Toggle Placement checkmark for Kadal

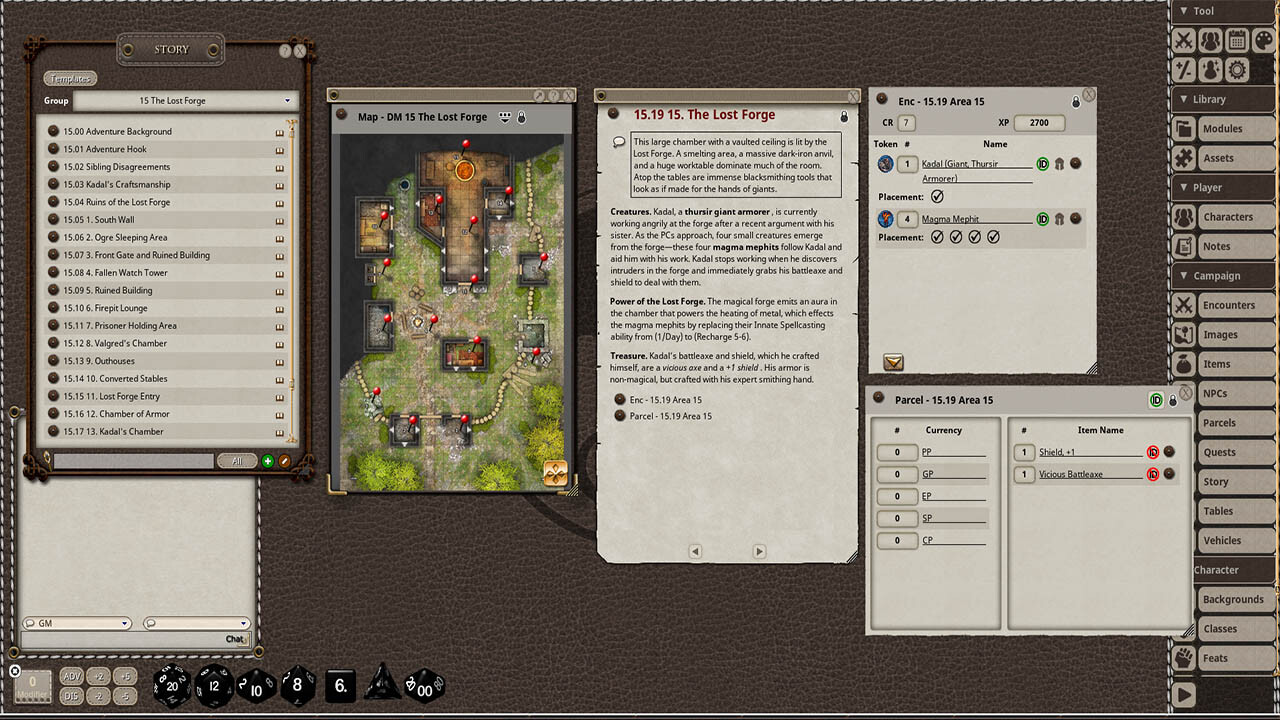pyautogui.click(x=938, y=196)
